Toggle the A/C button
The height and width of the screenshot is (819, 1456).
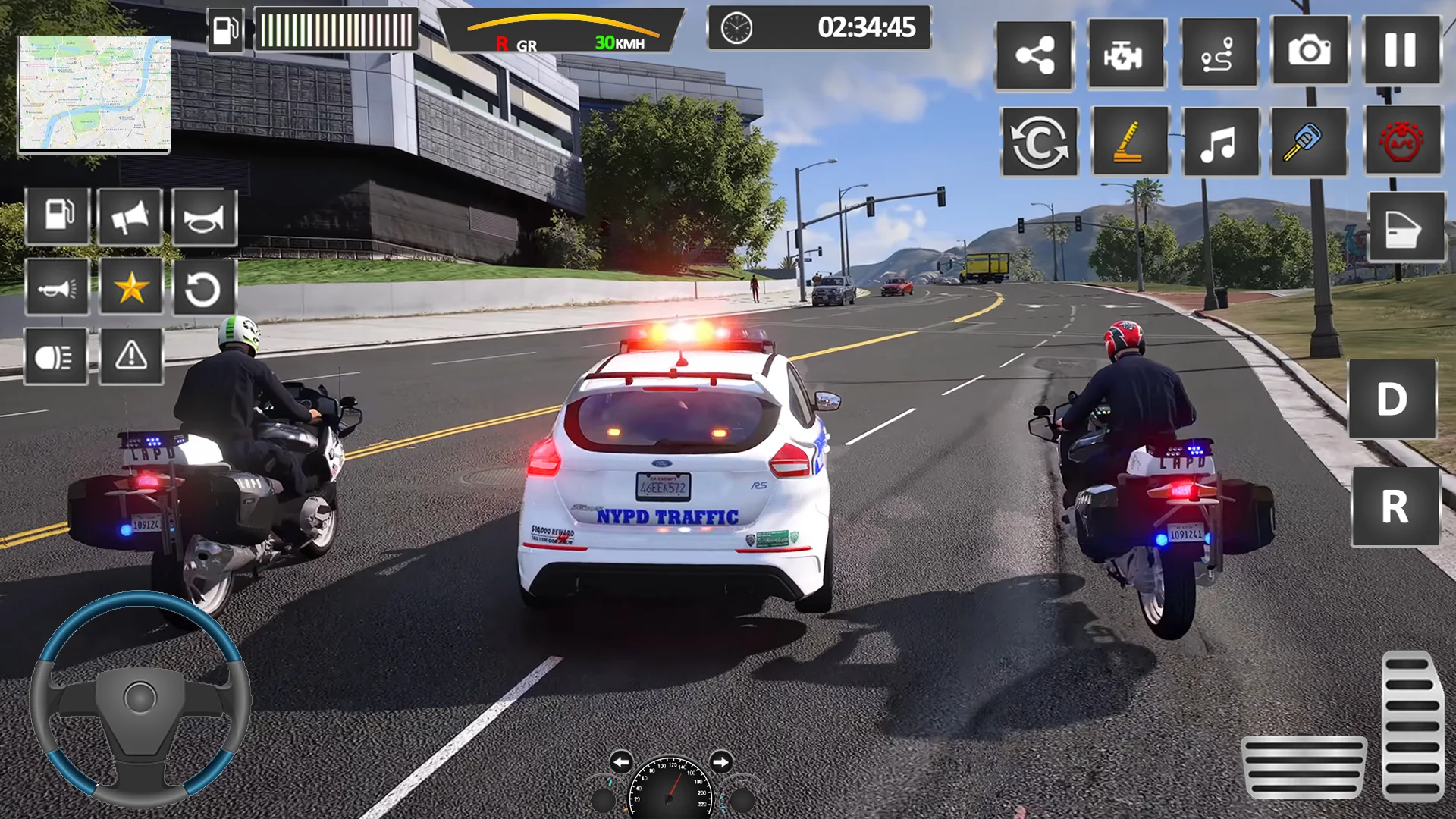pos(1402,141)
